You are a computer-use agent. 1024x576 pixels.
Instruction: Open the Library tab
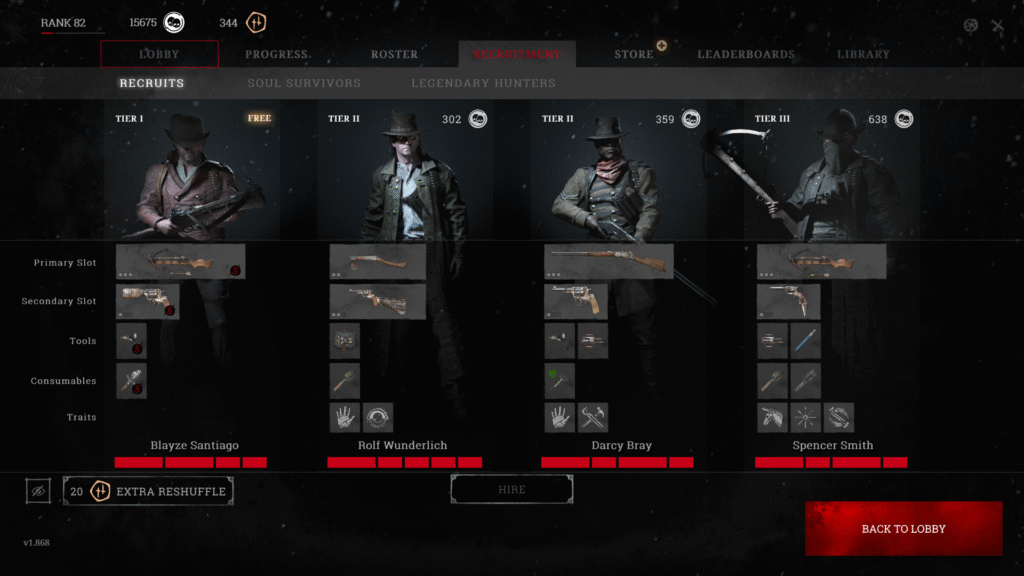(x=863, y=54)
